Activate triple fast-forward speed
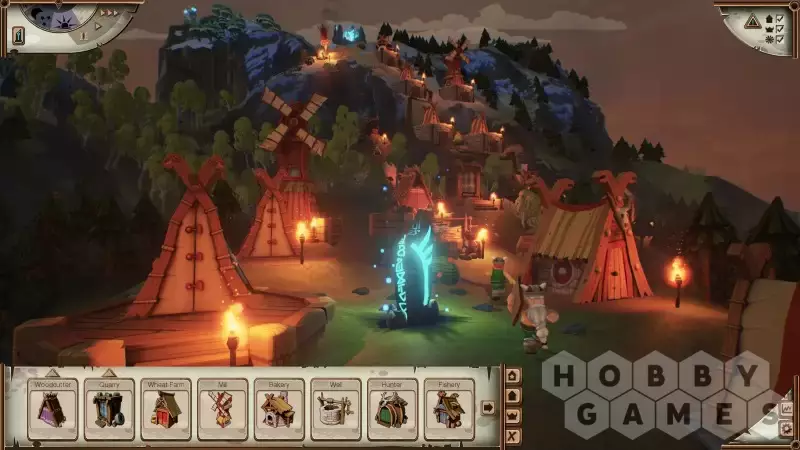This screenshot has height=450, width=800. [x=112, y=13]
